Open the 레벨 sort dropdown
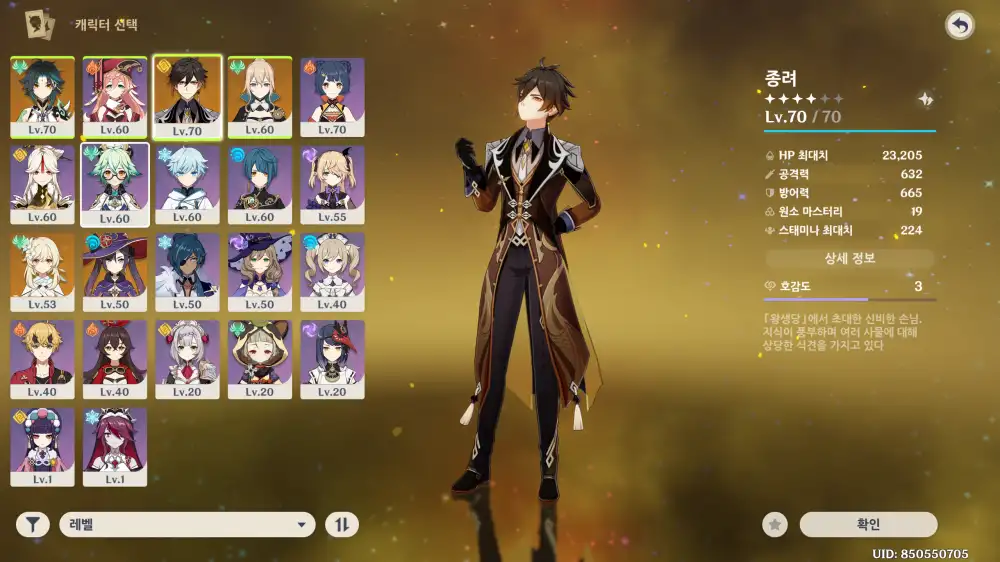This screenshot has height=562, width=1000. click(x=187, y=525)
